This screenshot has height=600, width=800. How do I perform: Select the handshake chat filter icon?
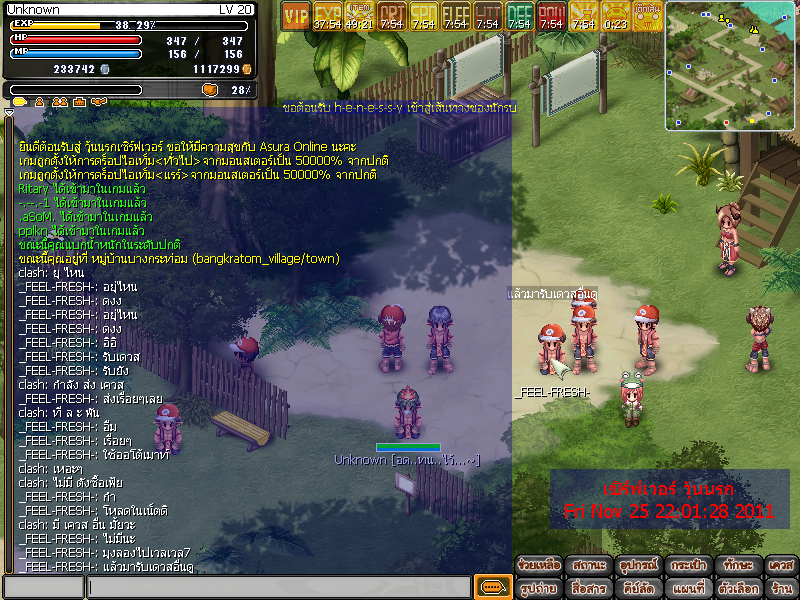(98, 102)
